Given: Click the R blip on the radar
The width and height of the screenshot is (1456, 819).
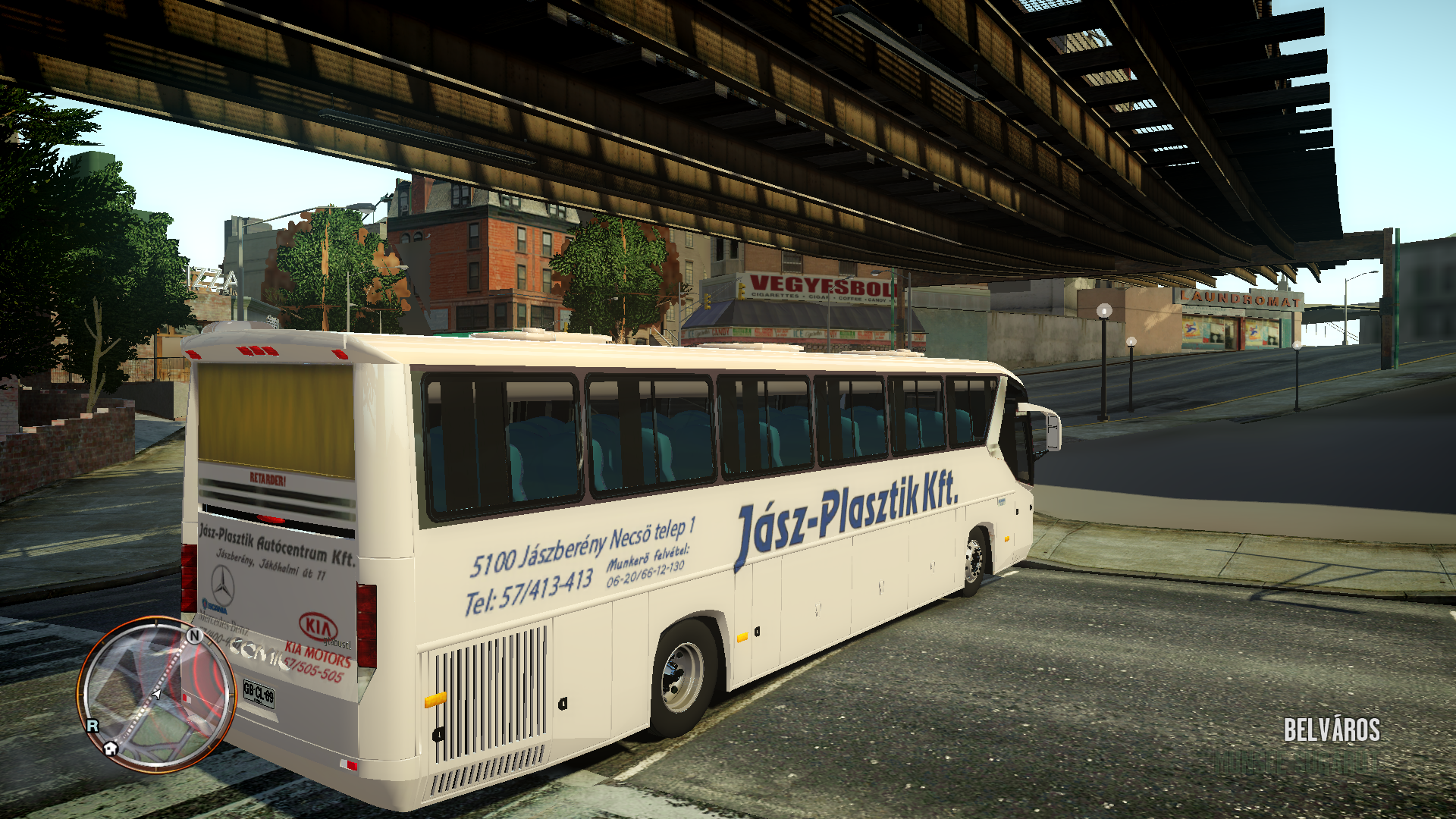Looking at the screenshot, I should coord(93,726).
